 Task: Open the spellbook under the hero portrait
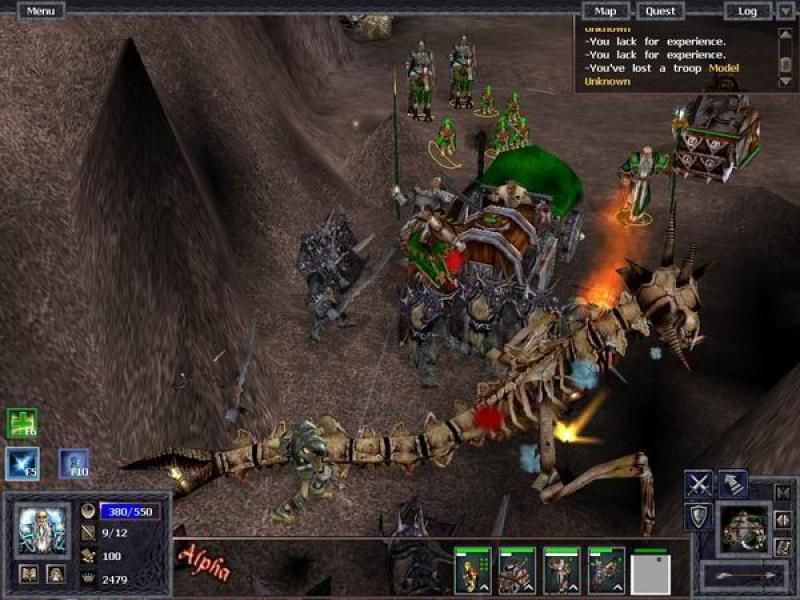tap(29, 574)
